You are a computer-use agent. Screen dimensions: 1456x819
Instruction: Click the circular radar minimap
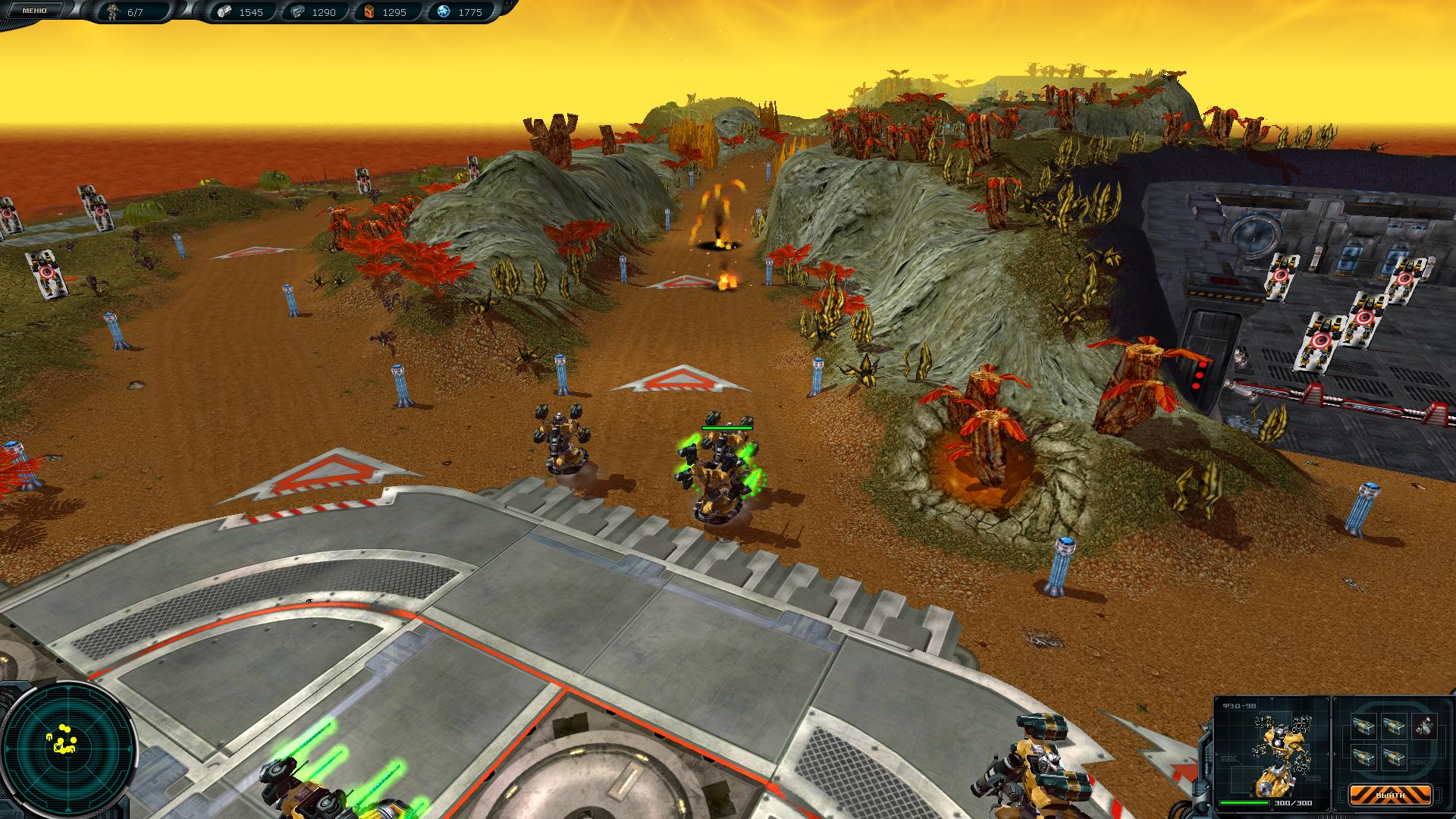coord(69,746)
